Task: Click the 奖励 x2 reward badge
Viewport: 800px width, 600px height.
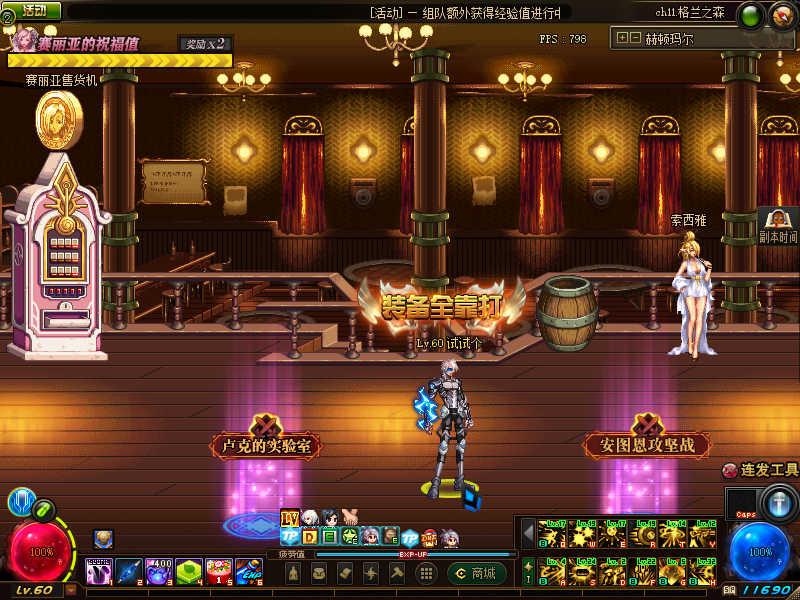Action: [x=205, y=44]
